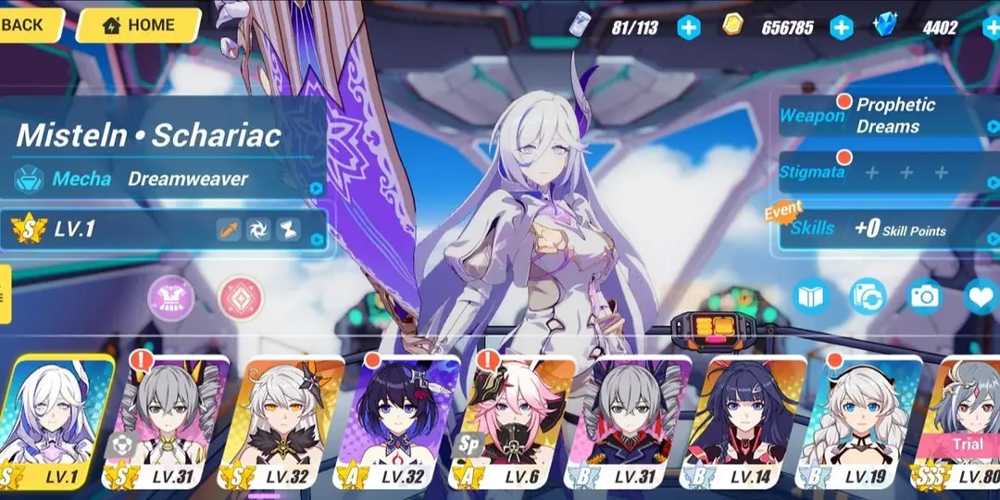Return to the HOME screen
Viewport: 1000px width, 500px height.
click(x=138, y=25)
